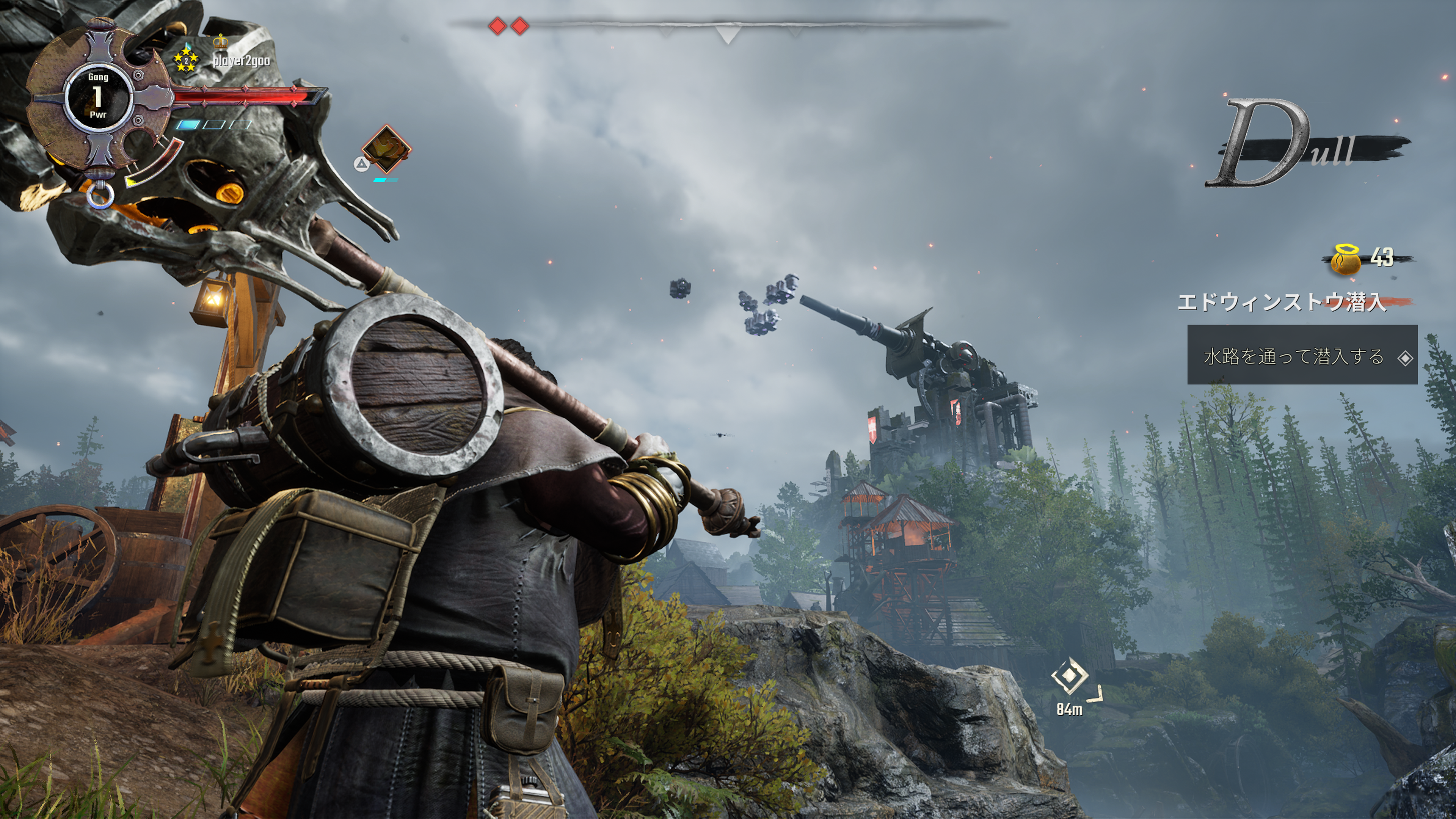
Task: Select the 水路を通って潜入する objective box
Action: (x=1302, y=356)
